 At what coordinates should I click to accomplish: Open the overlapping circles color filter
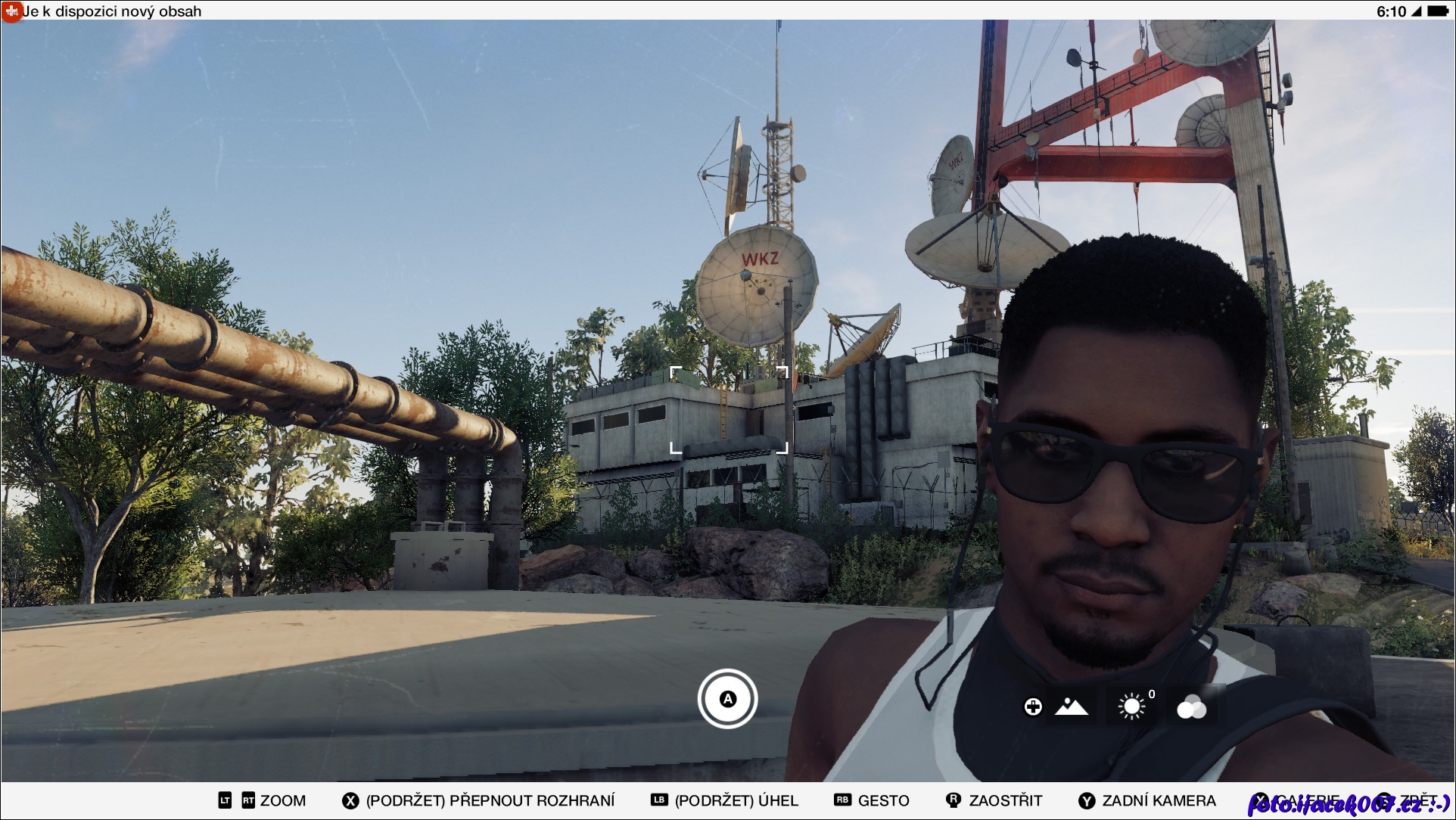click(x=1191, y=707)
